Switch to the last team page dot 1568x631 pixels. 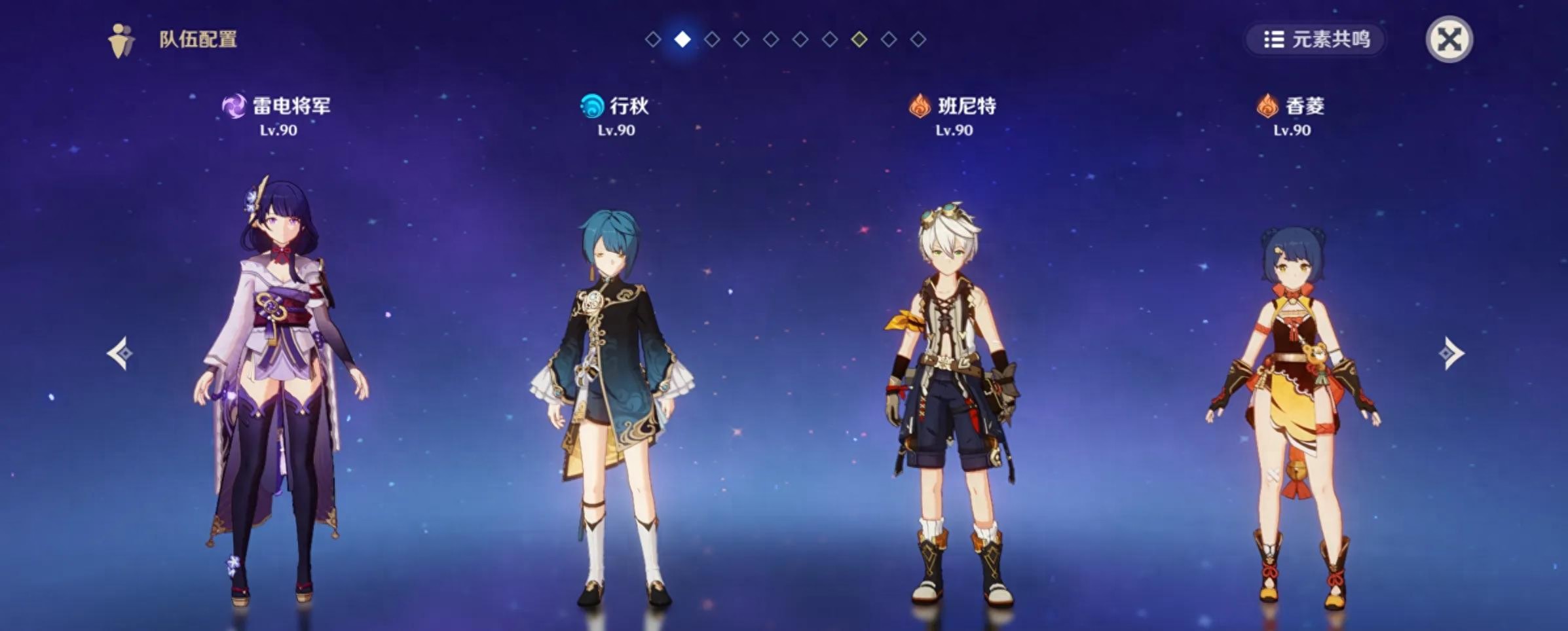click(x=918, y=39)
